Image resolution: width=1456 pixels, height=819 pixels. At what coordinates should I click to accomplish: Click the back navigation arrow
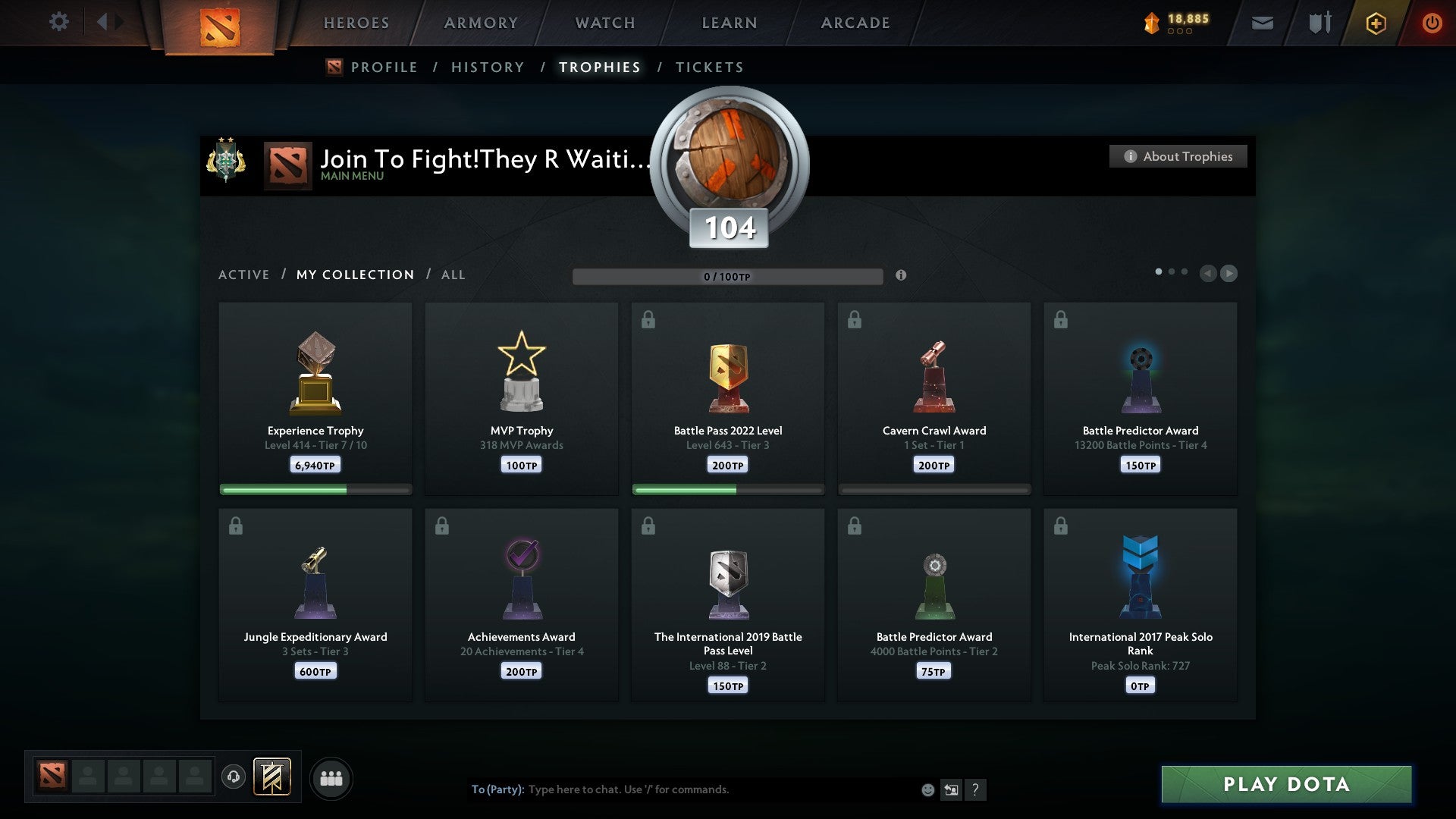coord(104,21)
